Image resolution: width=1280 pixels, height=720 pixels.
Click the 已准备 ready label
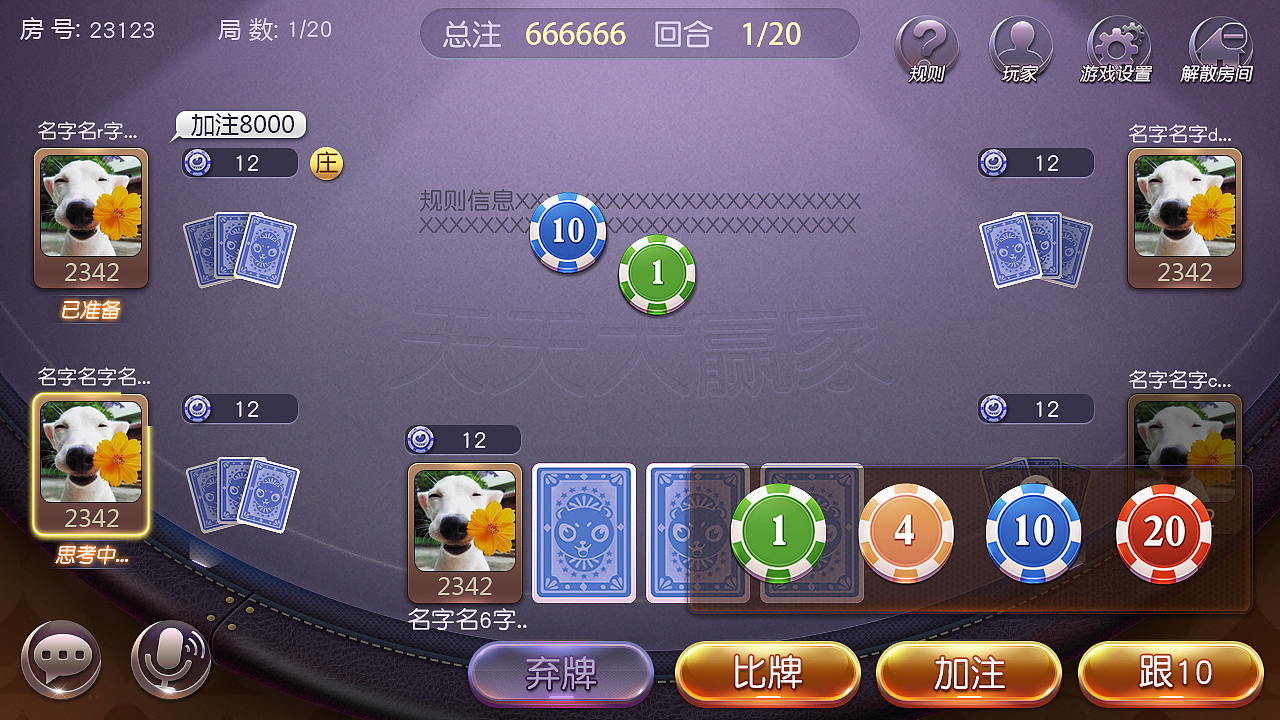click(91, 310)
